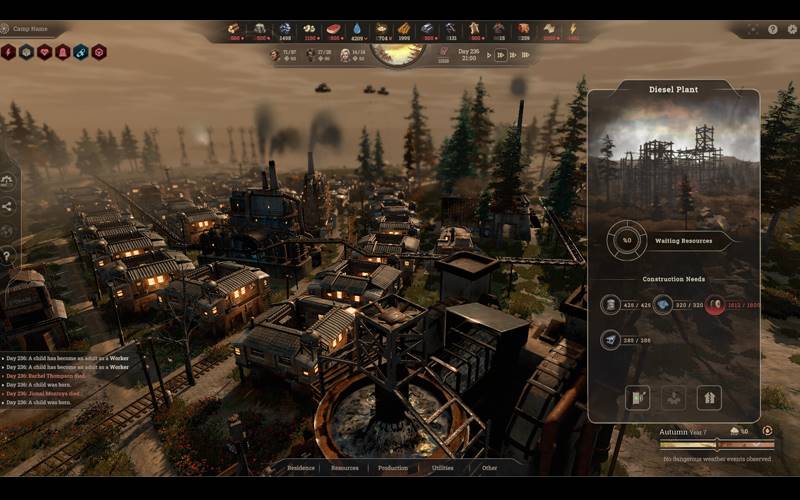Activate fastest game speed button
The image size is (800, 500).
point(526,55)
